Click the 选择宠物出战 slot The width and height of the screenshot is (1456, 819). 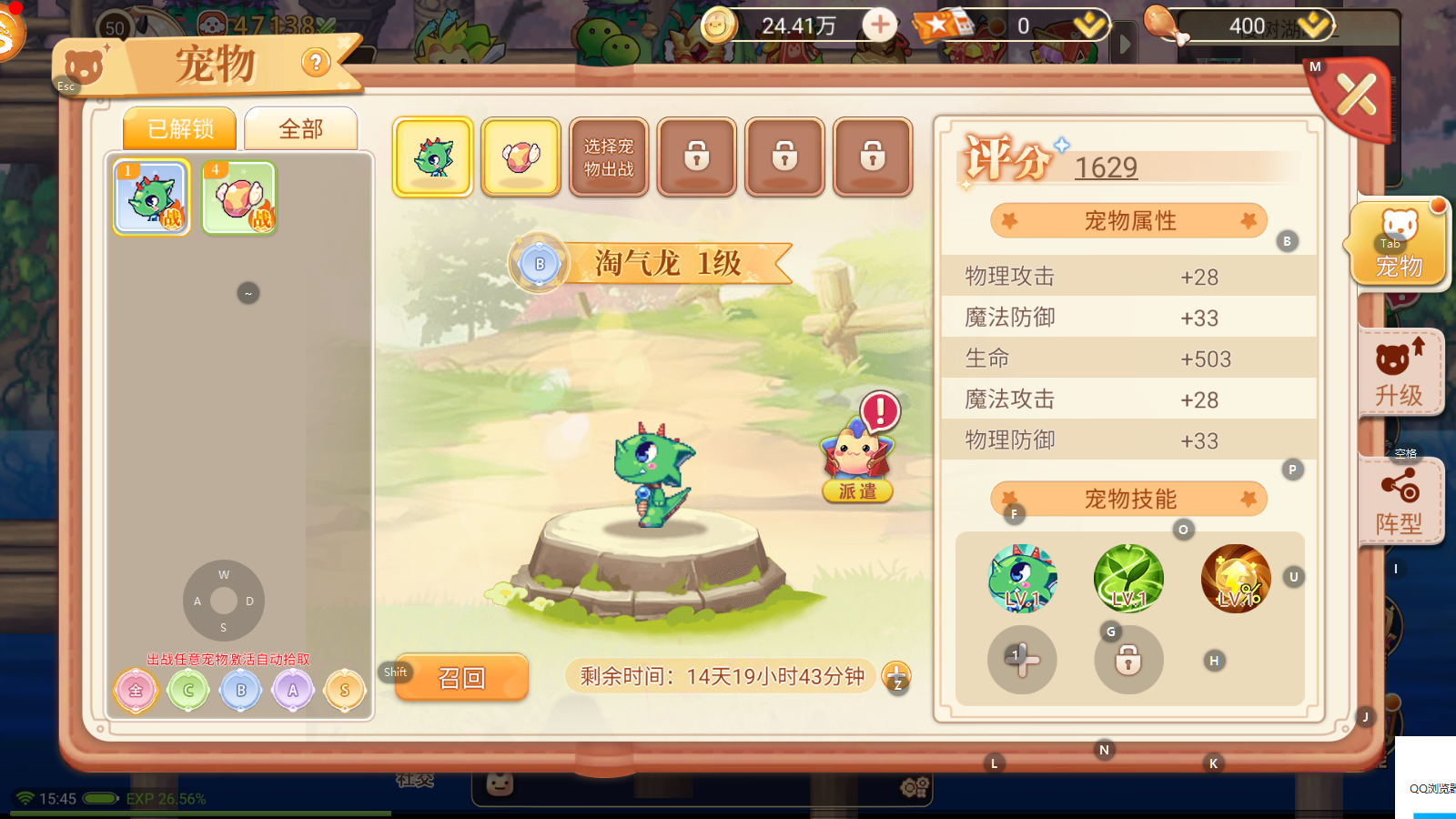[x=609, y=157]
